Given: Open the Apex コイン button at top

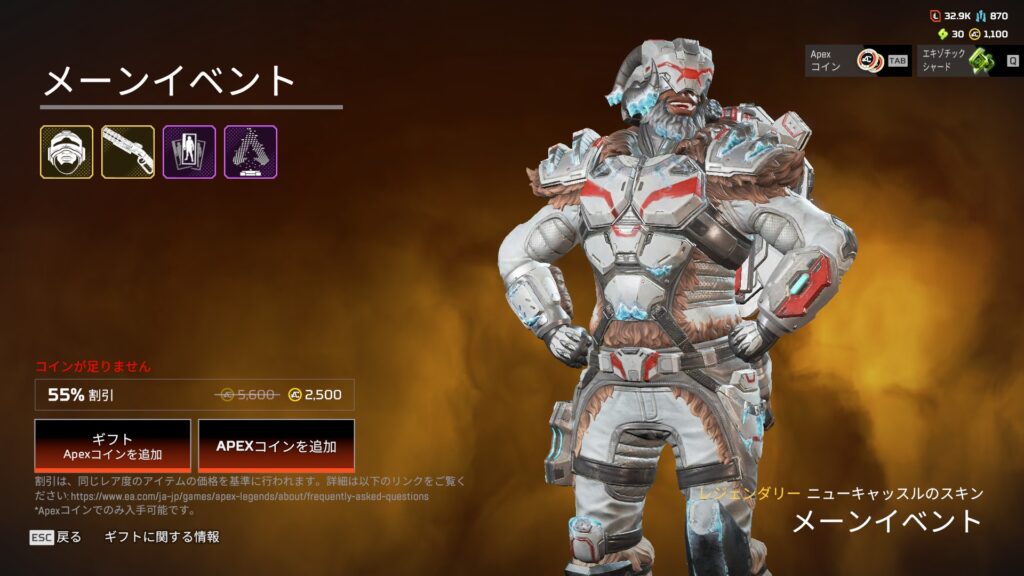Looking at the screenshot, I should click(x=857, y=61).
